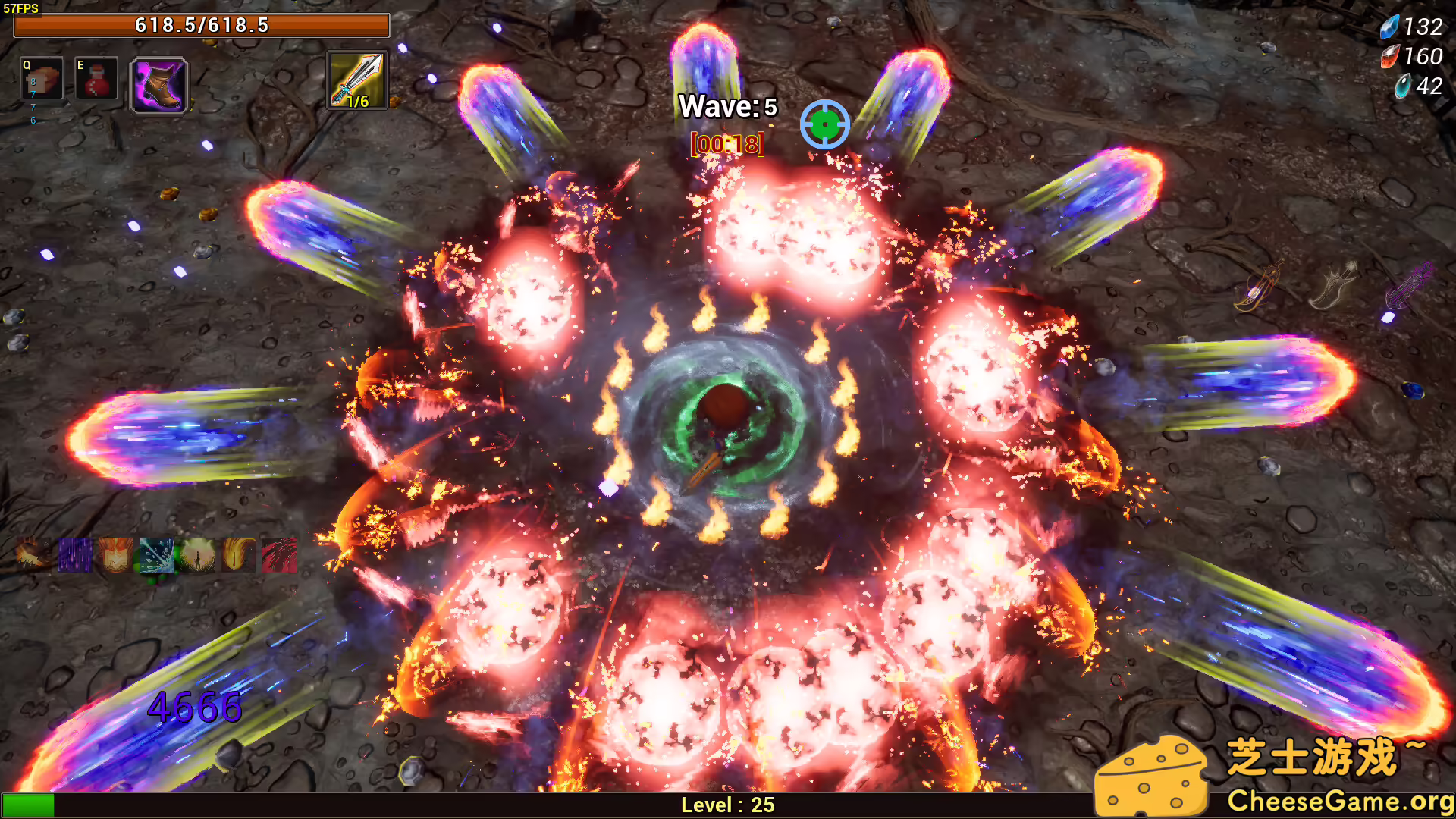The width and height of the screenshot is (1456, 819).
Task: Use the E-slot red potion icon
Action: point(96,79)
